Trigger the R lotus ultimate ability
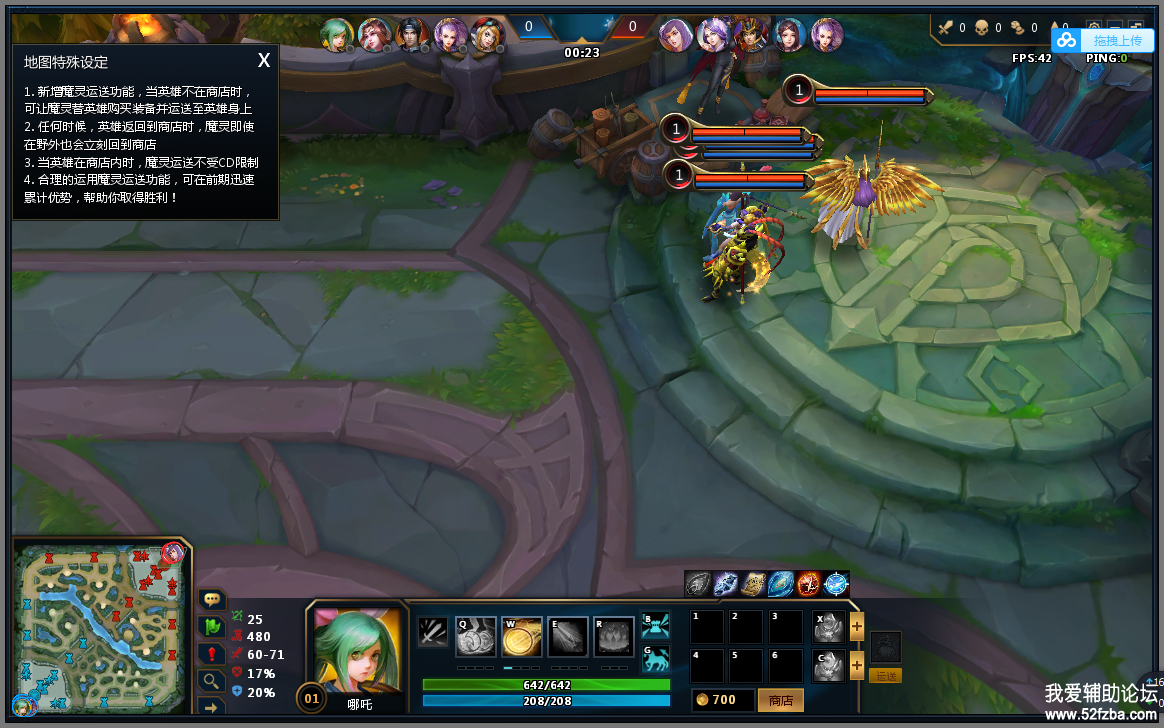The image size is (1164, 728). coord(614,636)
